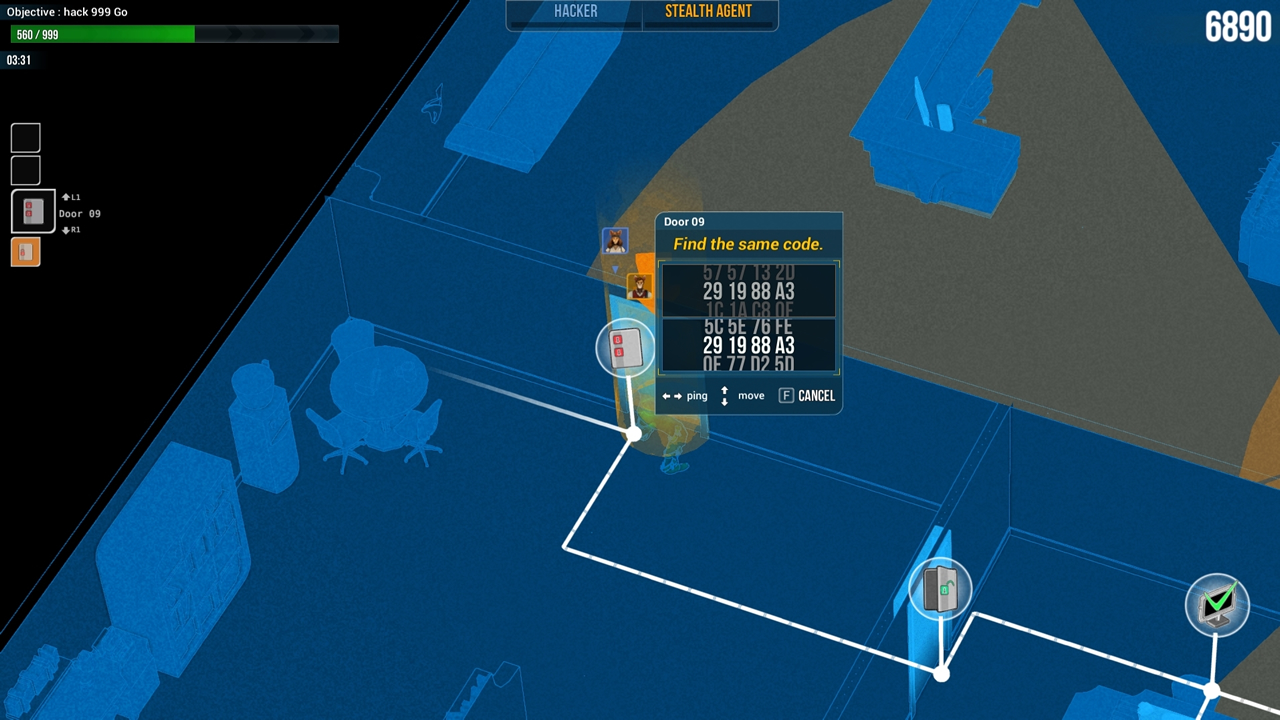Click the top player avatar near the door
1280x720 pixels.
pyautogui.click(x=614, y=239)
